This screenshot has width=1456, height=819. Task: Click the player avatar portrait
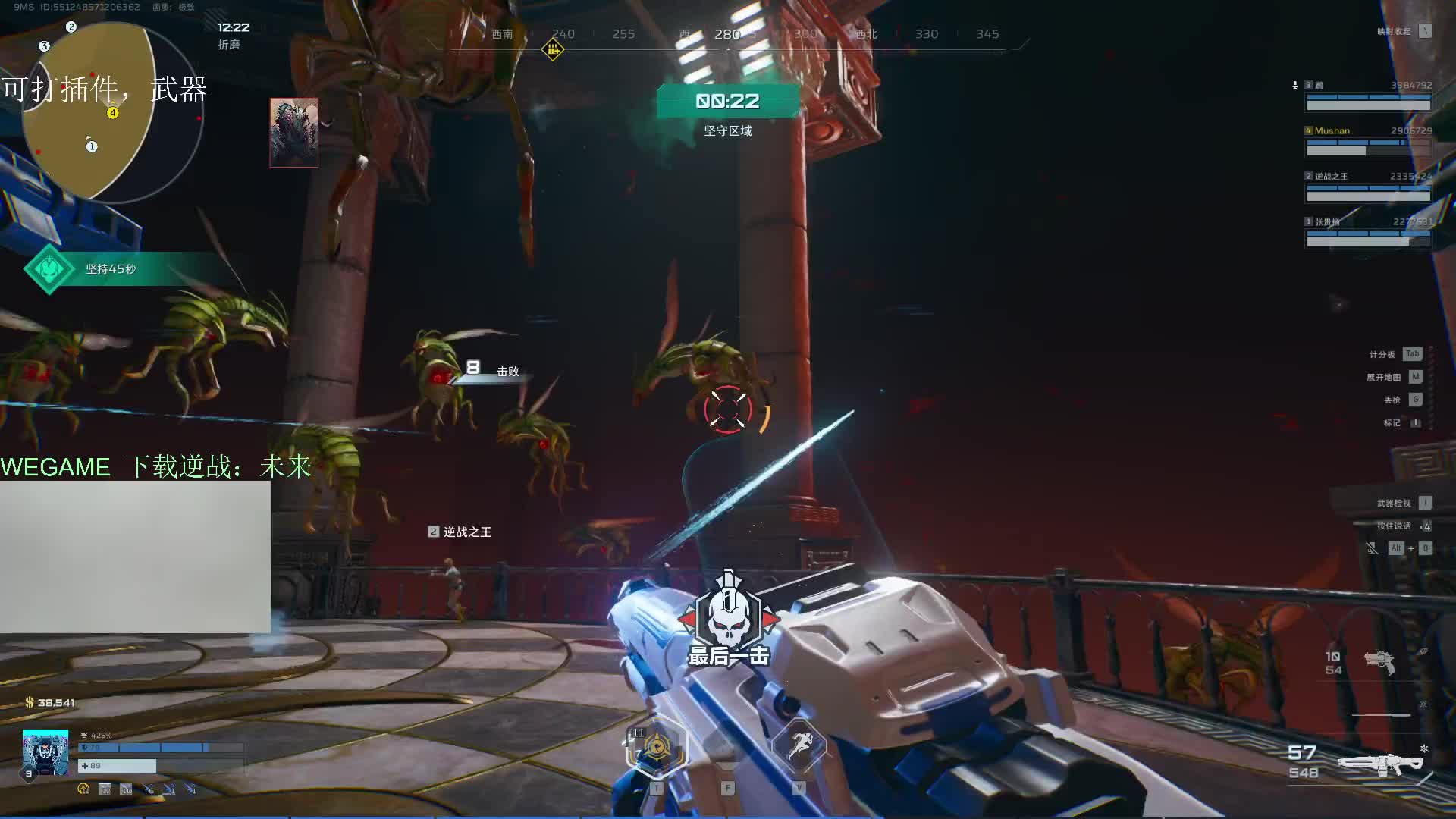[x=45, y=752]
